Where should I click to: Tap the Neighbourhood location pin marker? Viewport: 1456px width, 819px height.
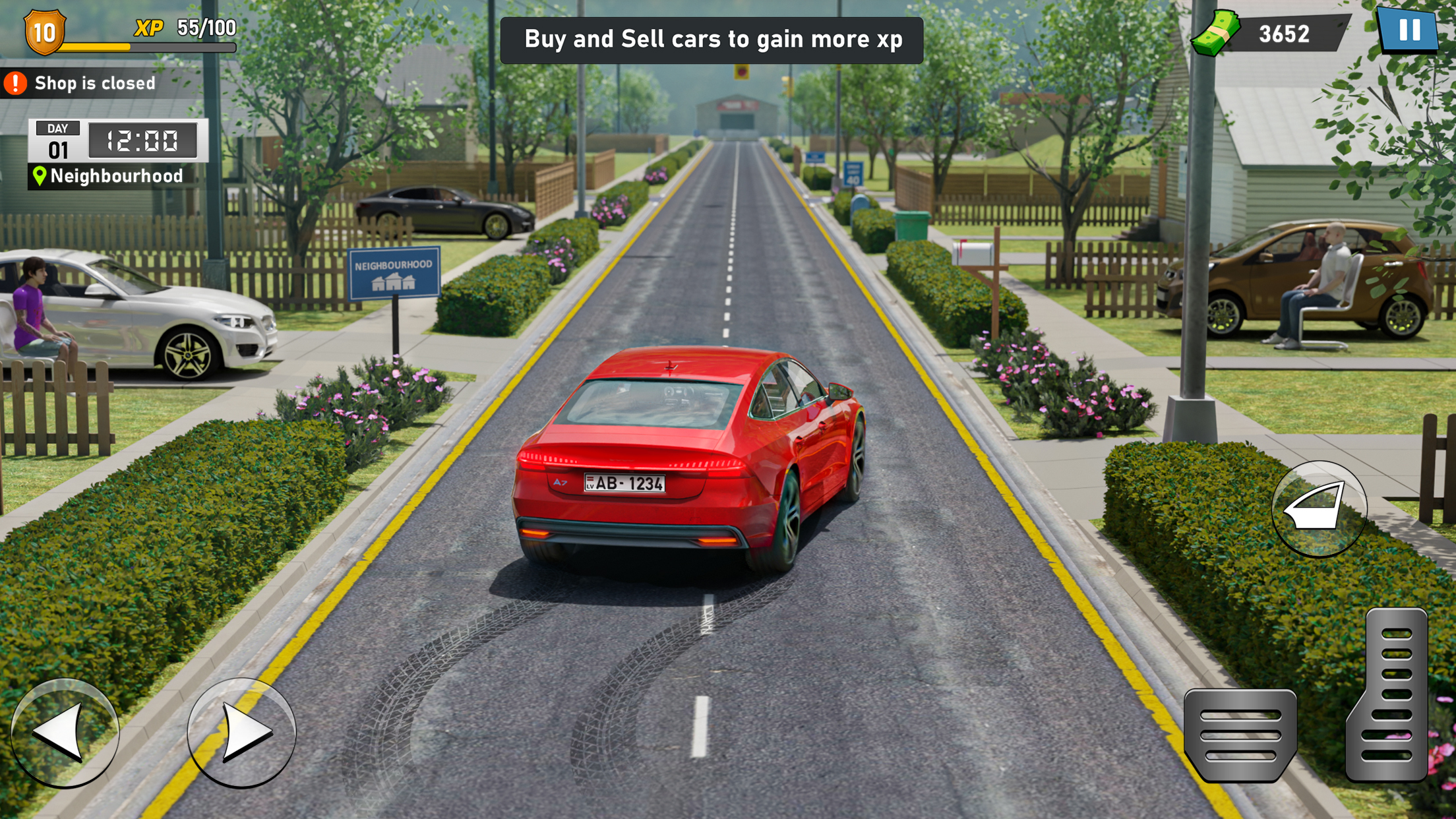click(x=40, y=175)
